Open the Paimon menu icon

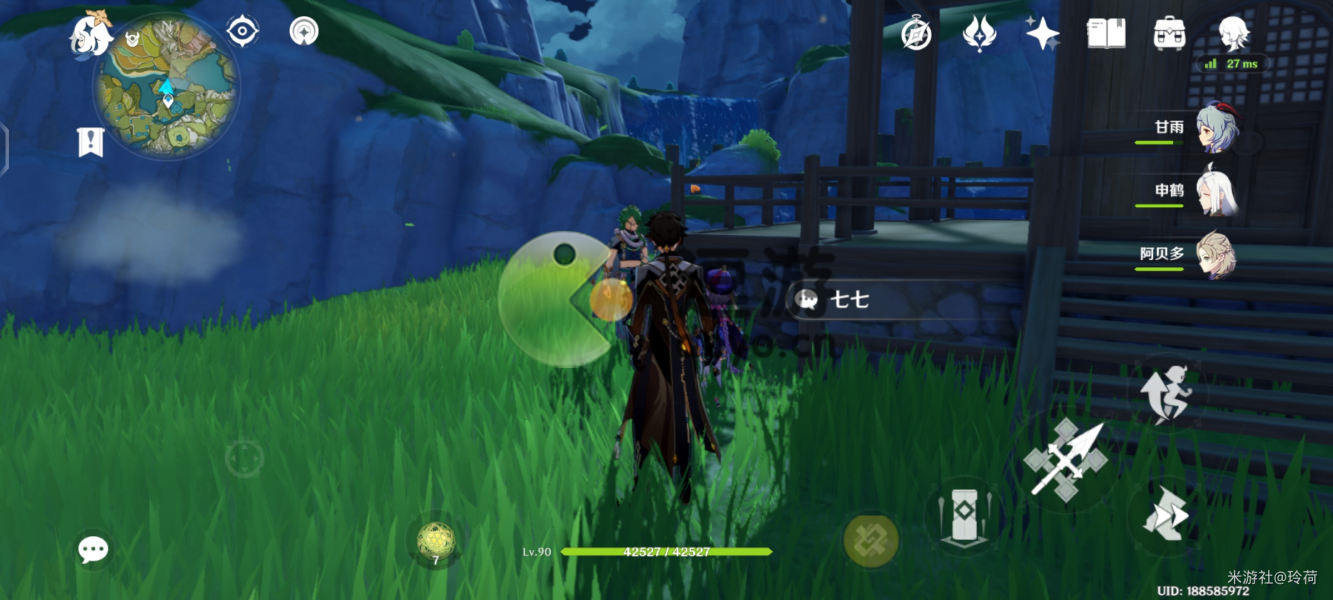click(90, 36)
